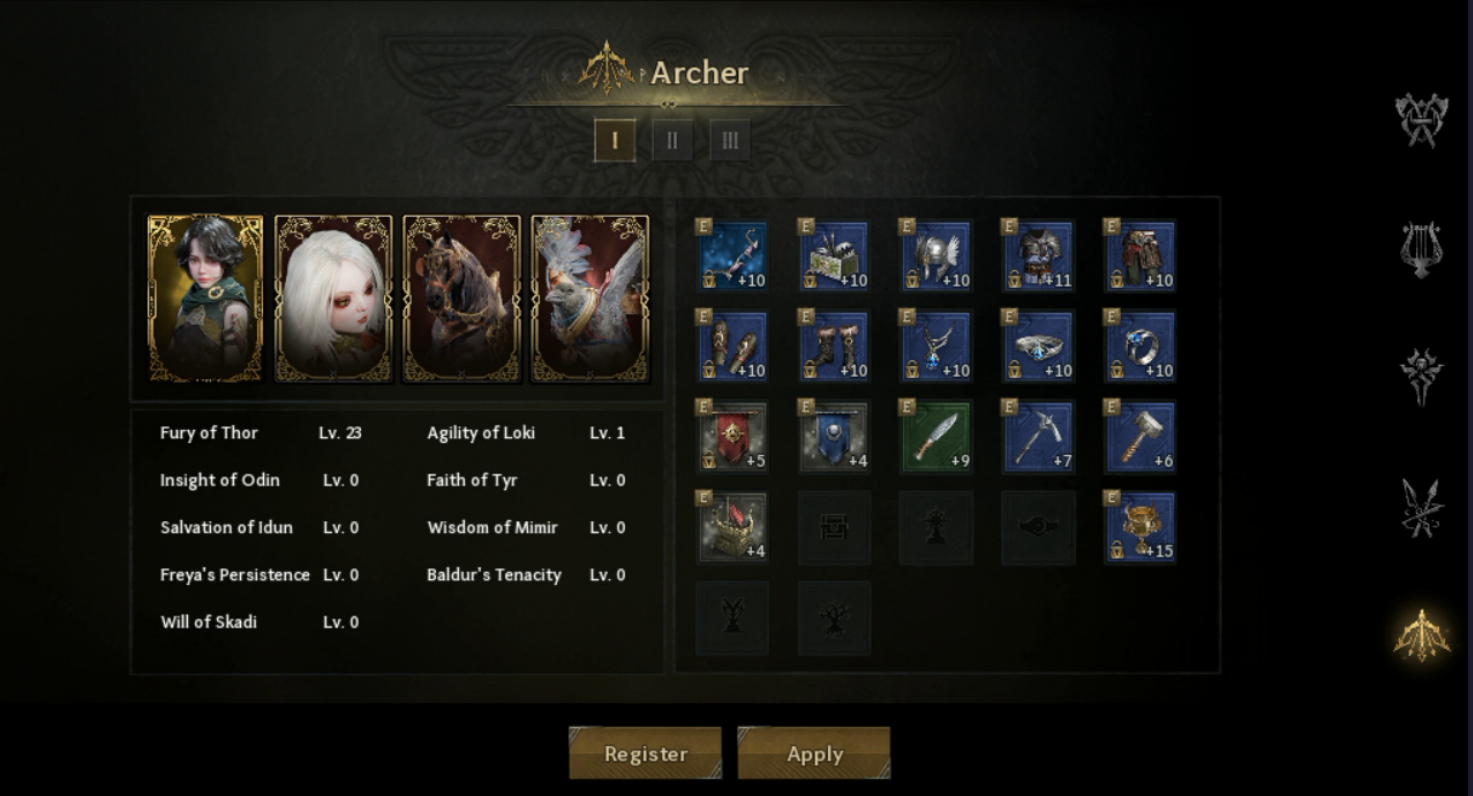
Task: Select preset tab I
Action: (x=614, y=141)
